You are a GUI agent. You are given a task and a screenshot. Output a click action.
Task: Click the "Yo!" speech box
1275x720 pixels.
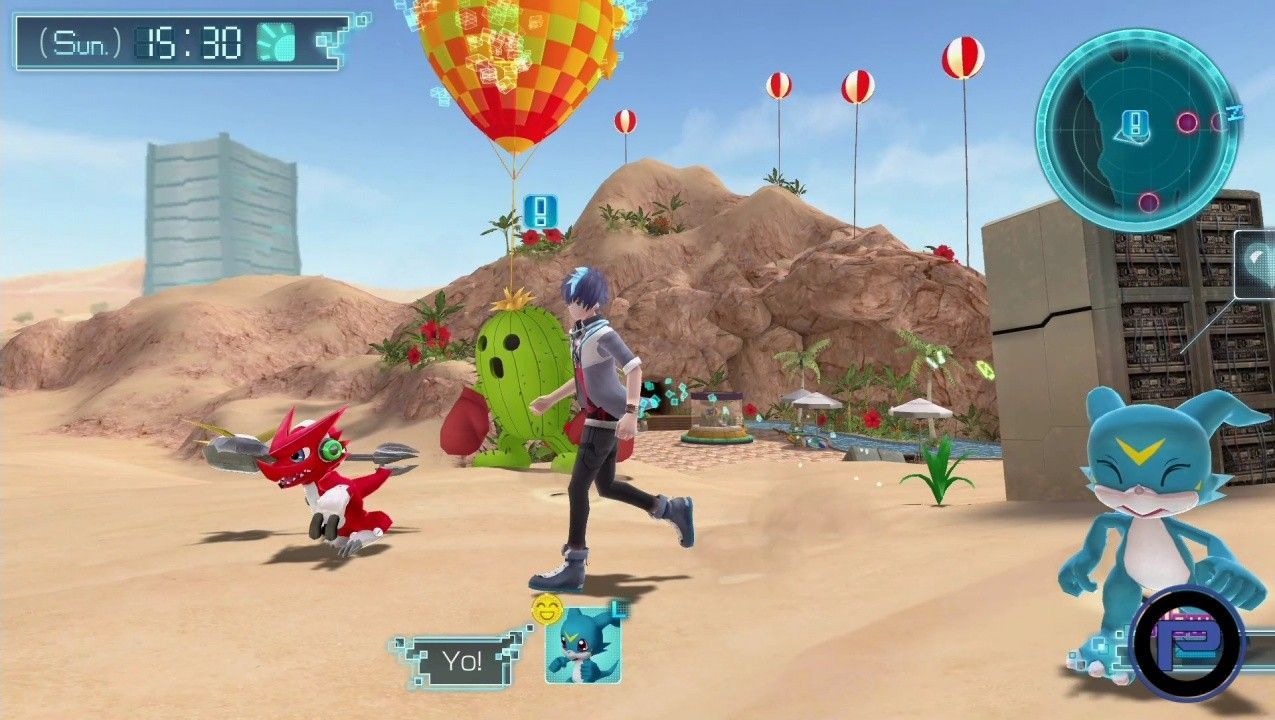[463, 661]
